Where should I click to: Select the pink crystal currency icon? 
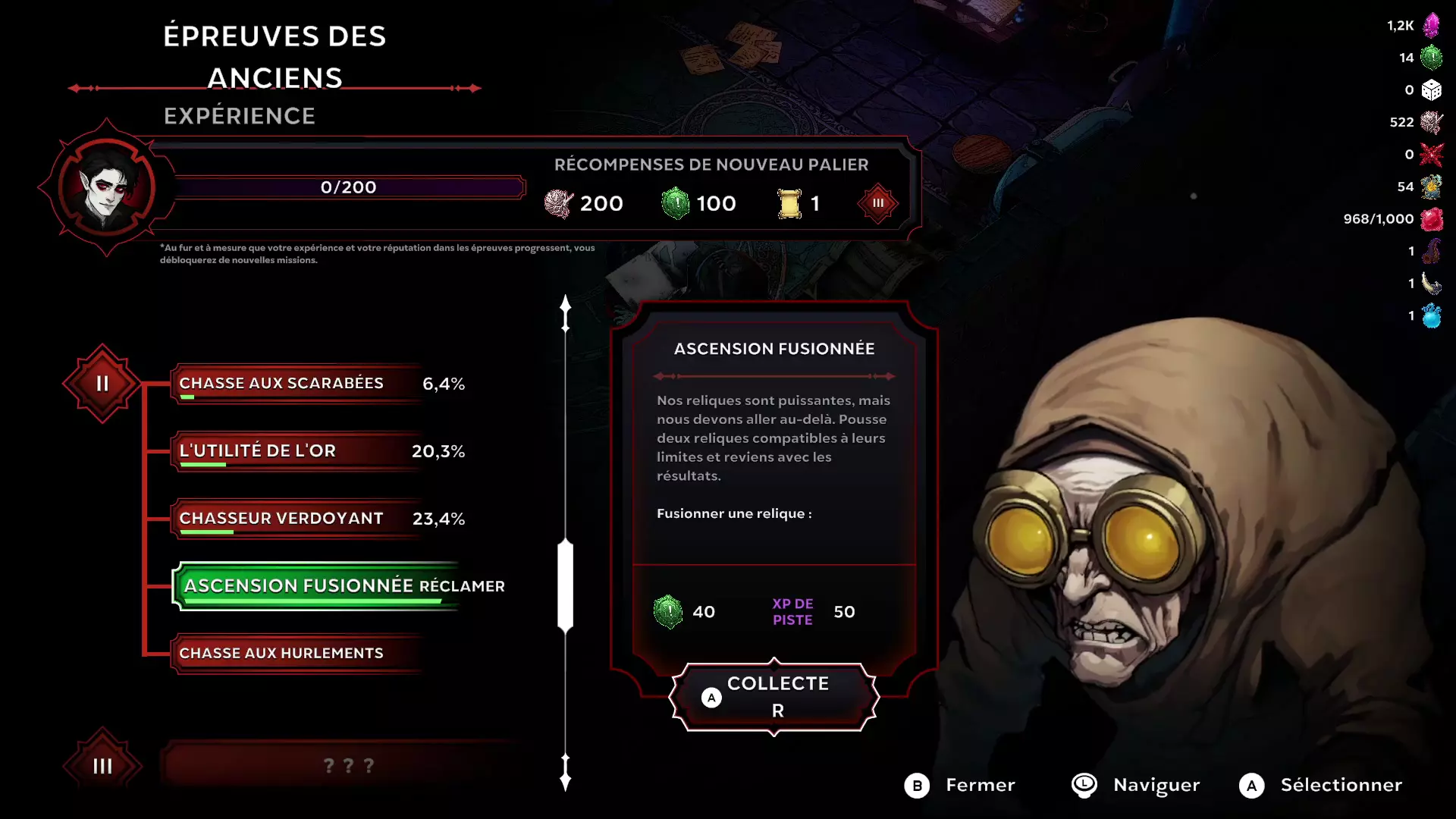(1430, 24)
